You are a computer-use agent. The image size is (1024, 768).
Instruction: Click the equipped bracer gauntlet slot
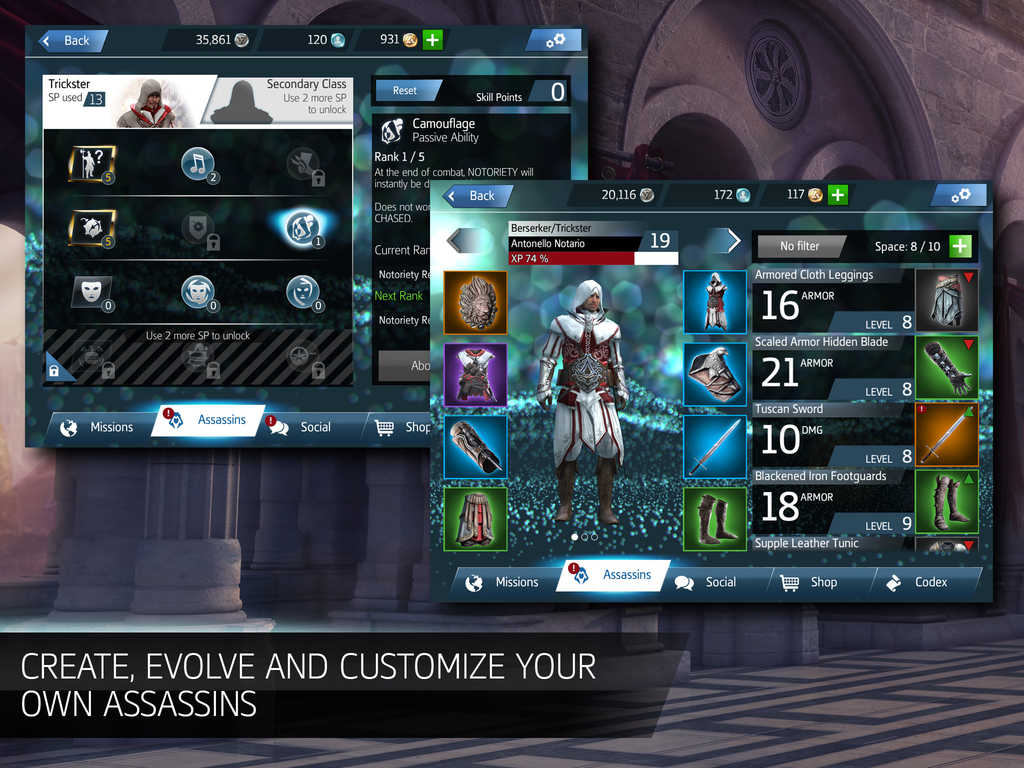[x=475, y=447]
